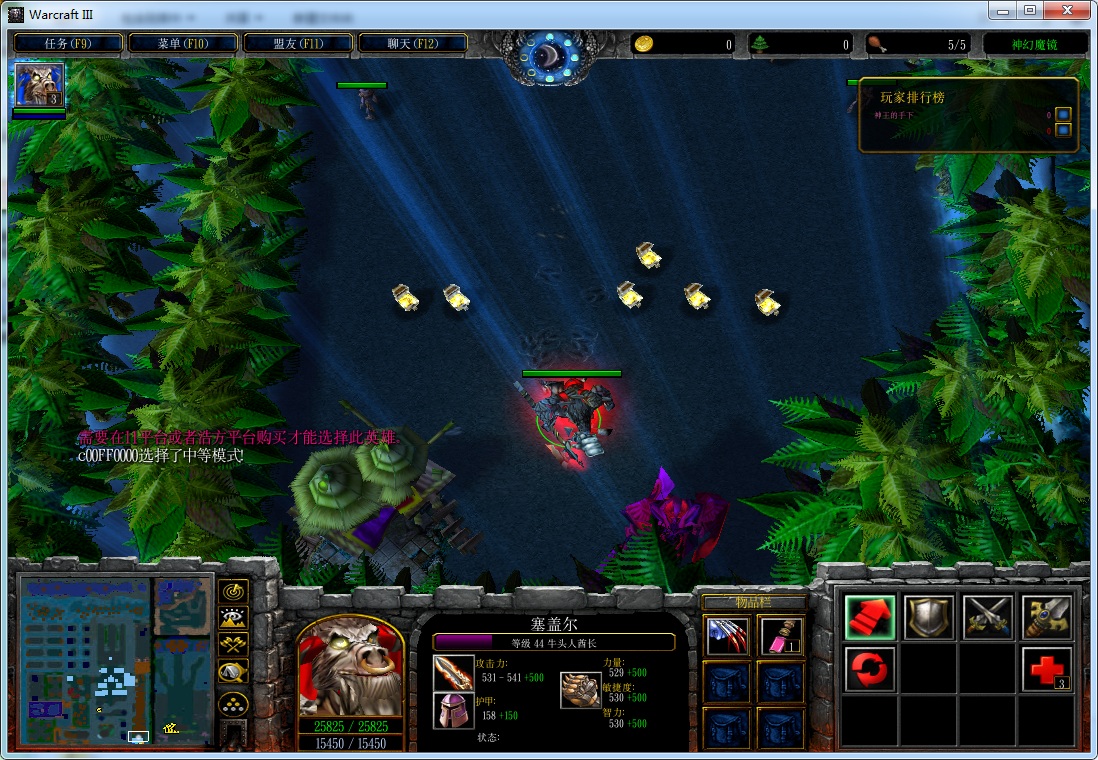Click the Tauren Chieftain portrait
The height and width of the screenshot is (760, 1098).
pyautogui.click(x=350, y=666)
